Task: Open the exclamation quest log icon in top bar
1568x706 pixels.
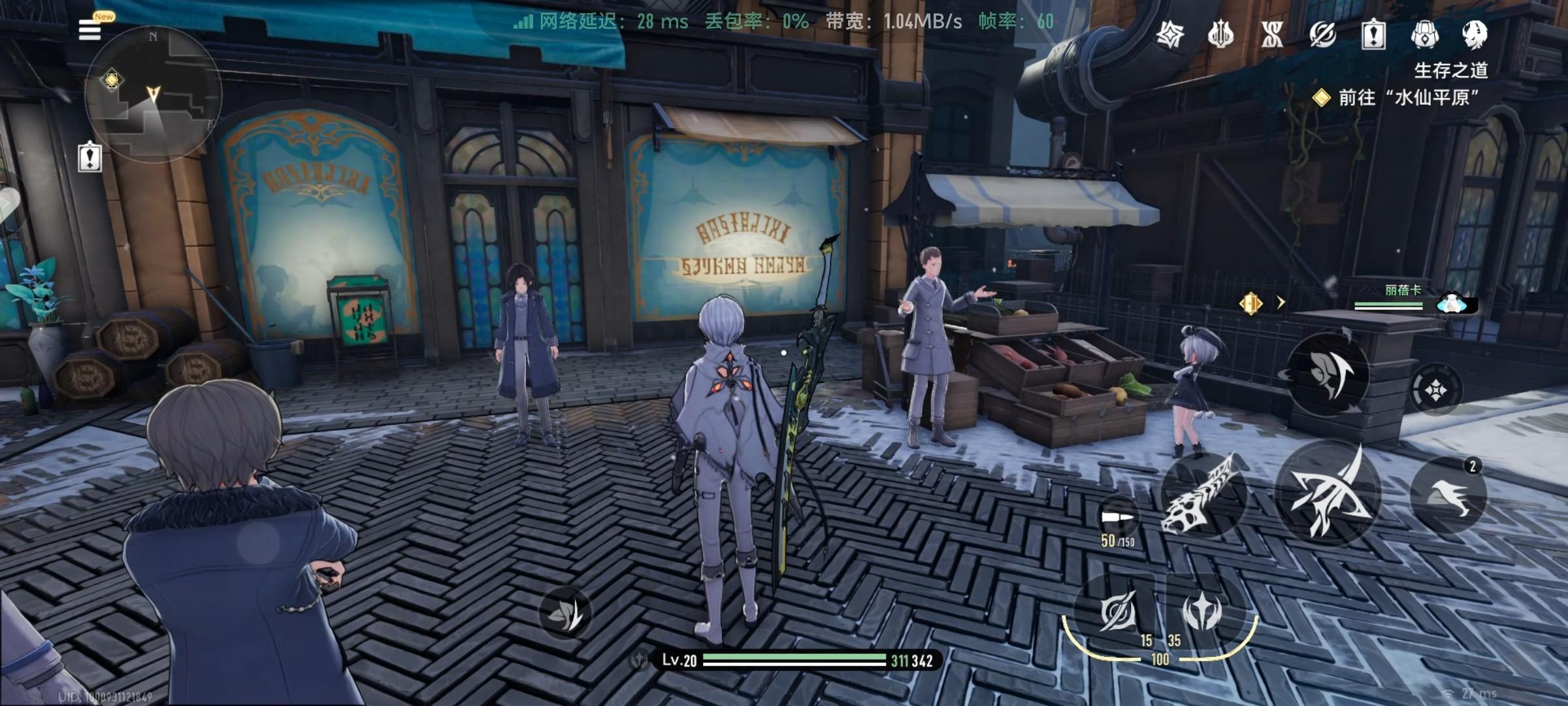Action: point(1373,34)
